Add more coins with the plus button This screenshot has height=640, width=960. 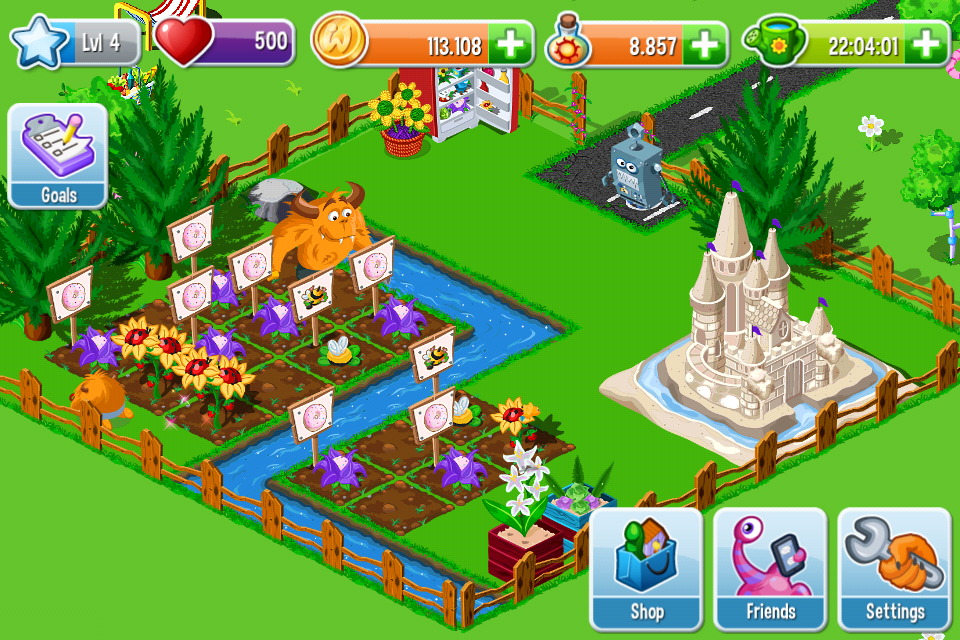pyautogui.click(x=511, y=44)
